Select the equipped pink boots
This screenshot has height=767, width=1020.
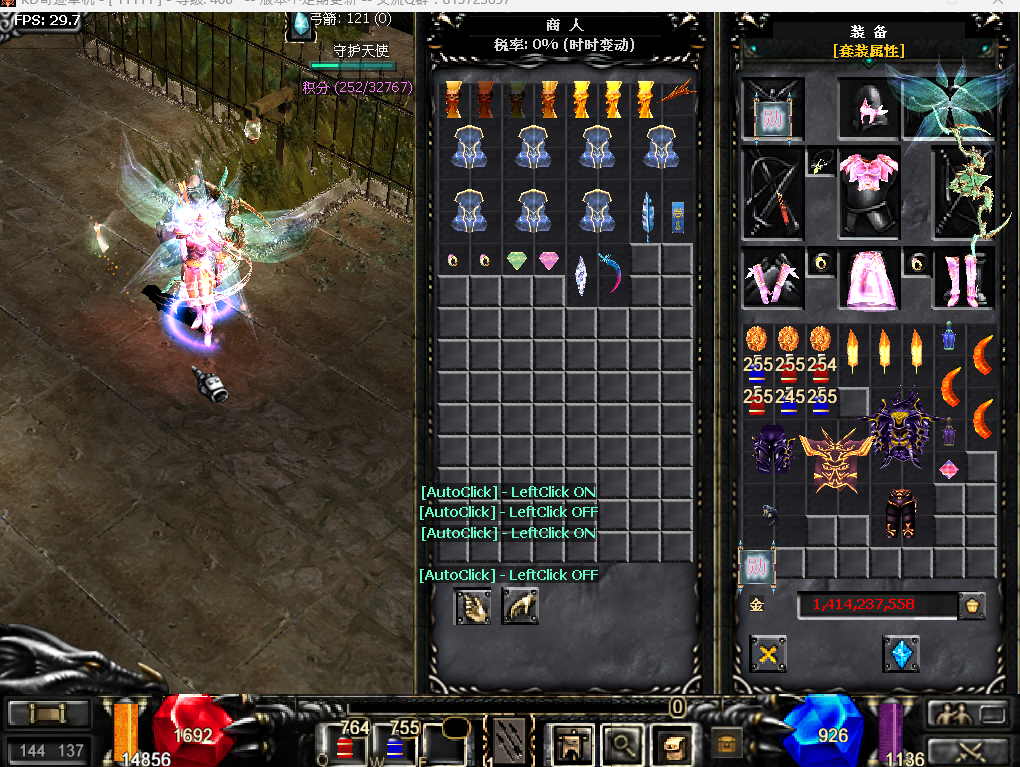click(963, 279)
